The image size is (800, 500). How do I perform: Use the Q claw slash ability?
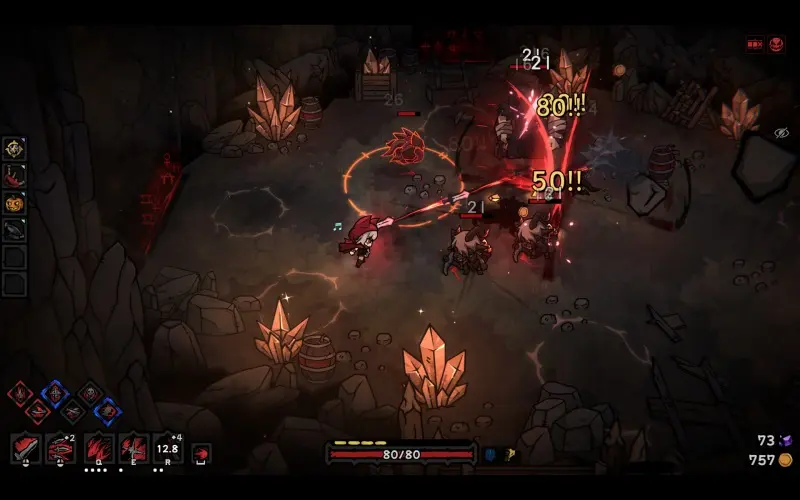coord(98,448)
